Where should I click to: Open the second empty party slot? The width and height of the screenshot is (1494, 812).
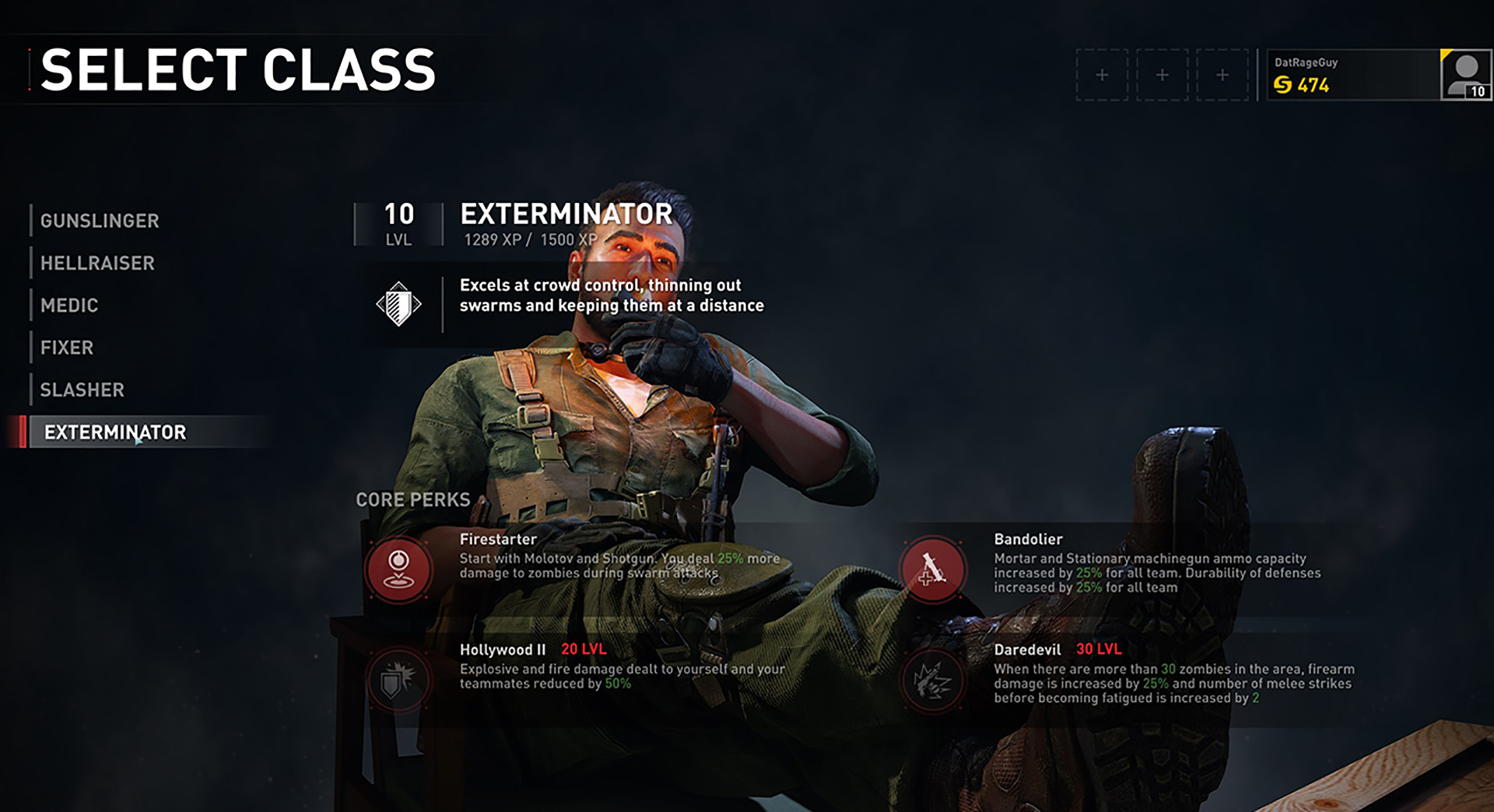pos(1162,74)
